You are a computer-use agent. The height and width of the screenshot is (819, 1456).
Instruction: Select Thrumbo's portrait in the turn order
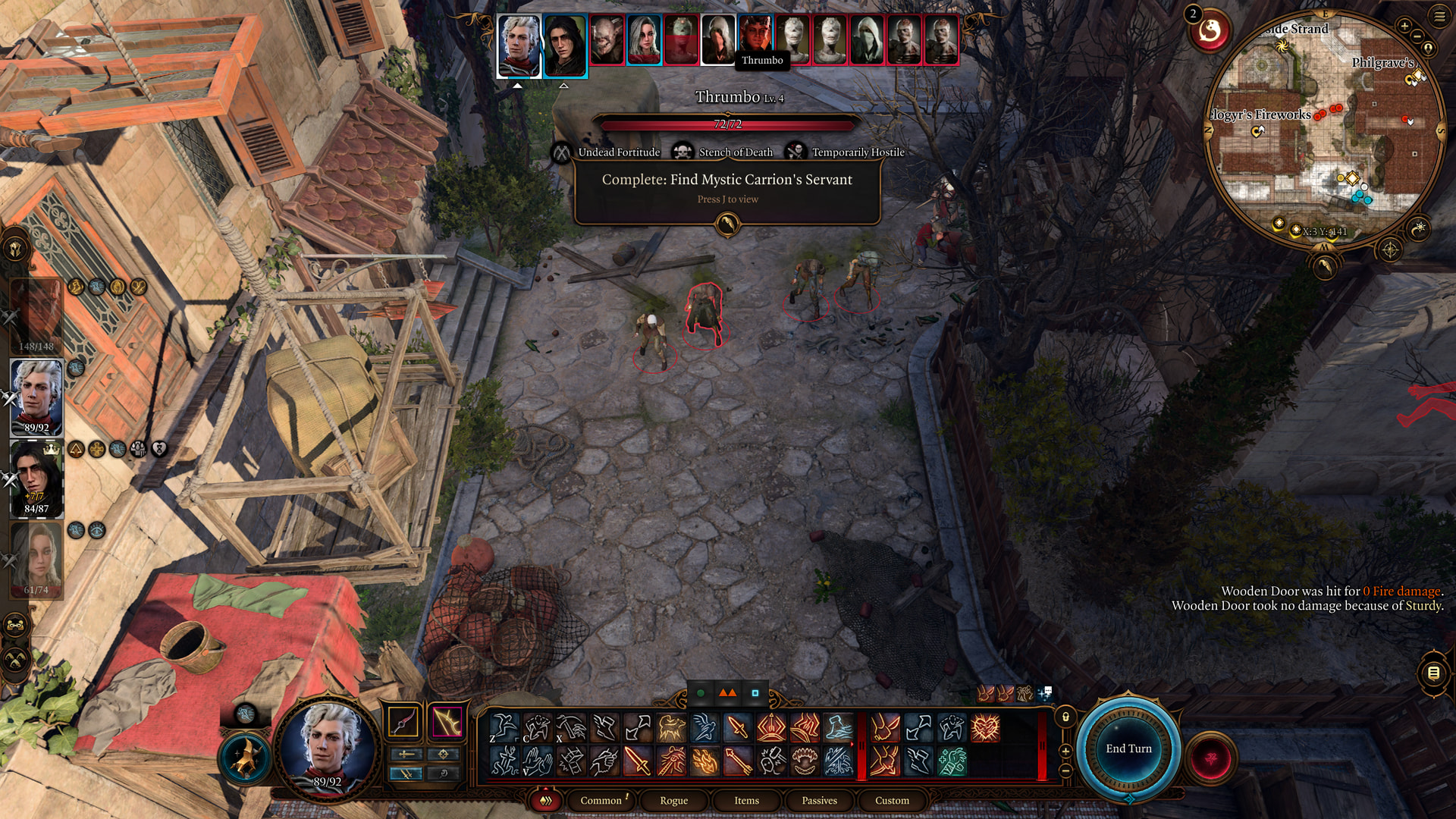click(755, 39)
